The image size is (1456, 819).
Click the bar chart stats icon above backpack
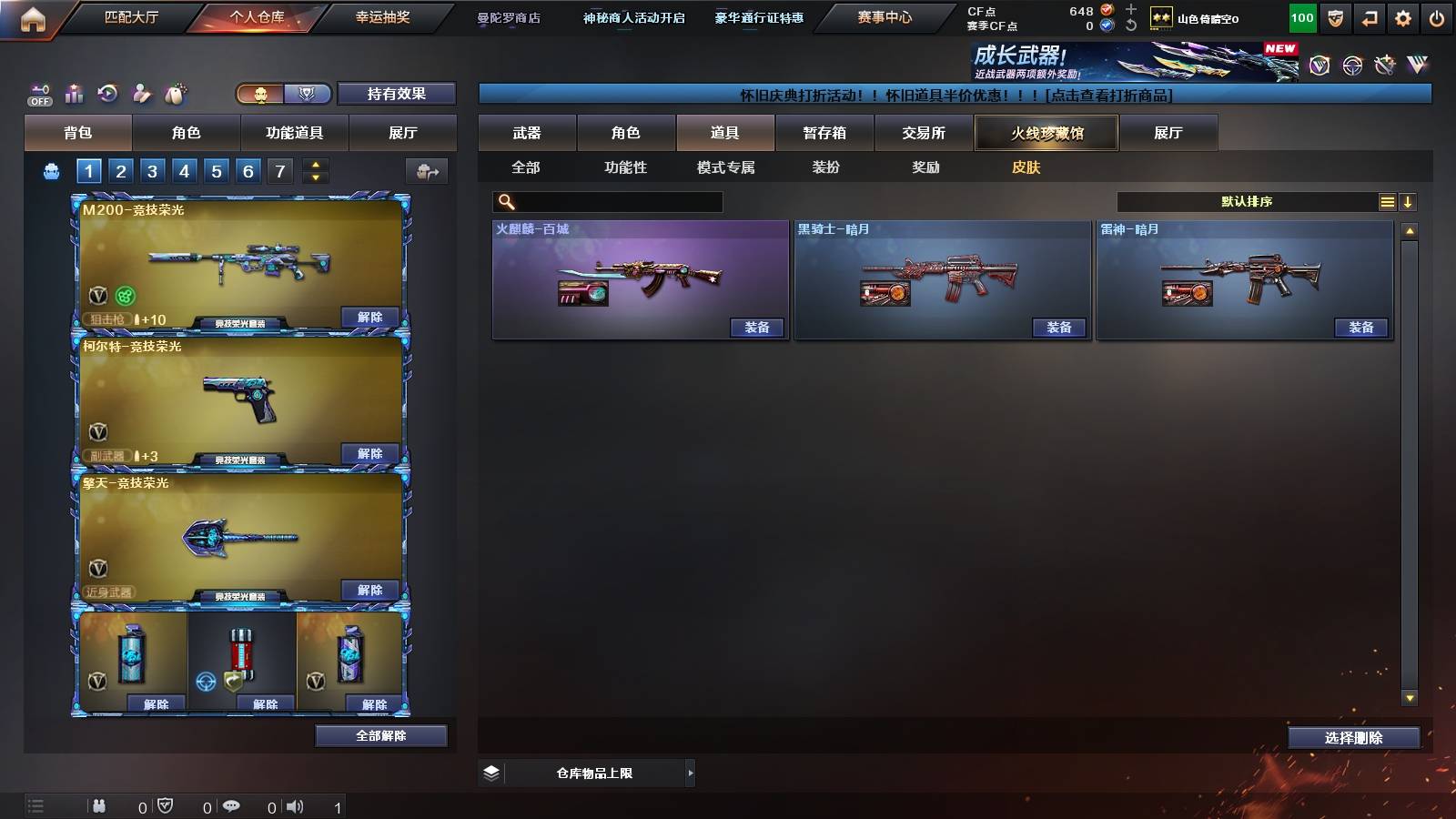73,94
